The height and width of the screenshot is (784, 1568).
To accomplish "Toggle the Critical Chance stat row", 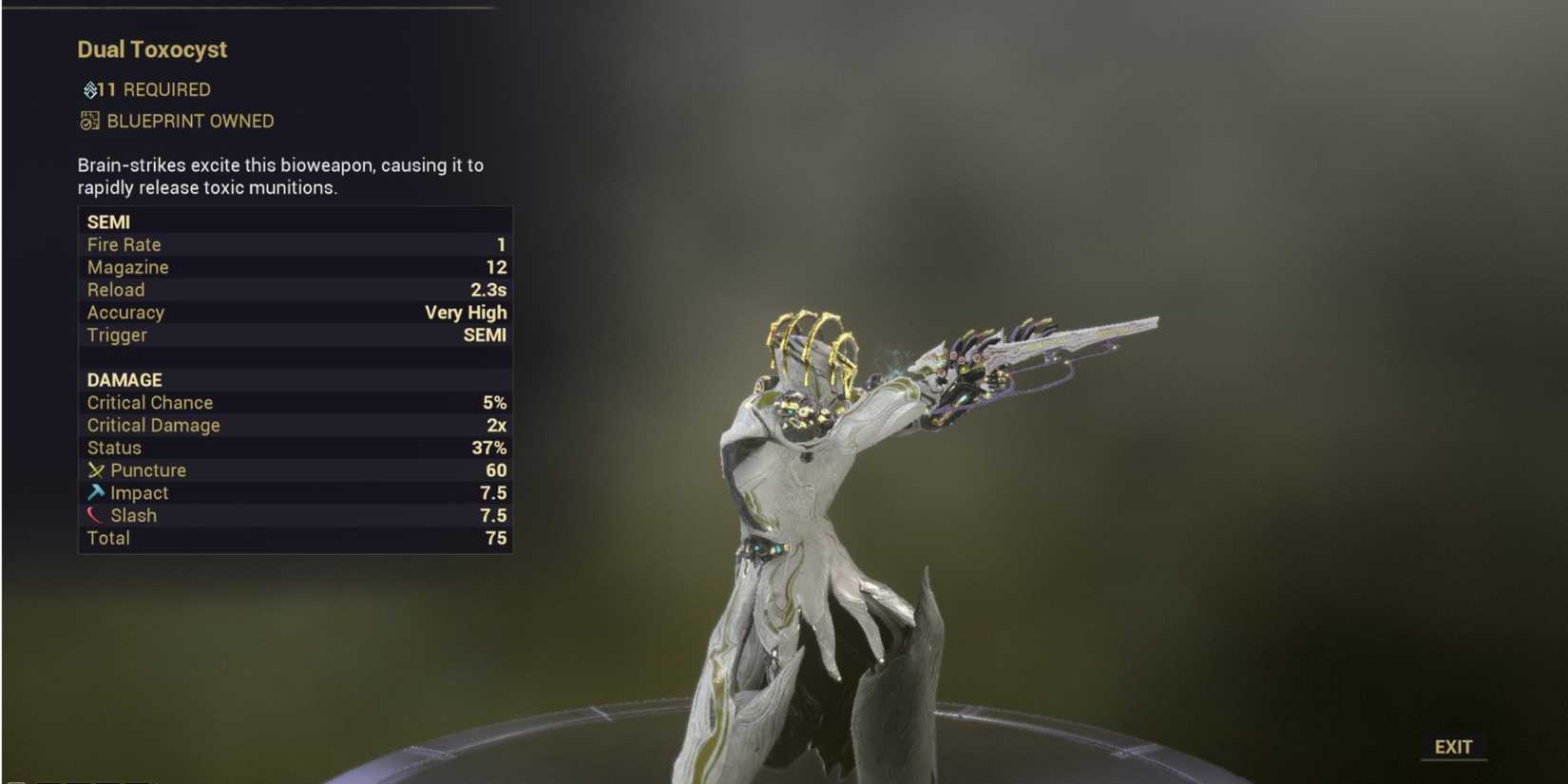I will 295,402.
